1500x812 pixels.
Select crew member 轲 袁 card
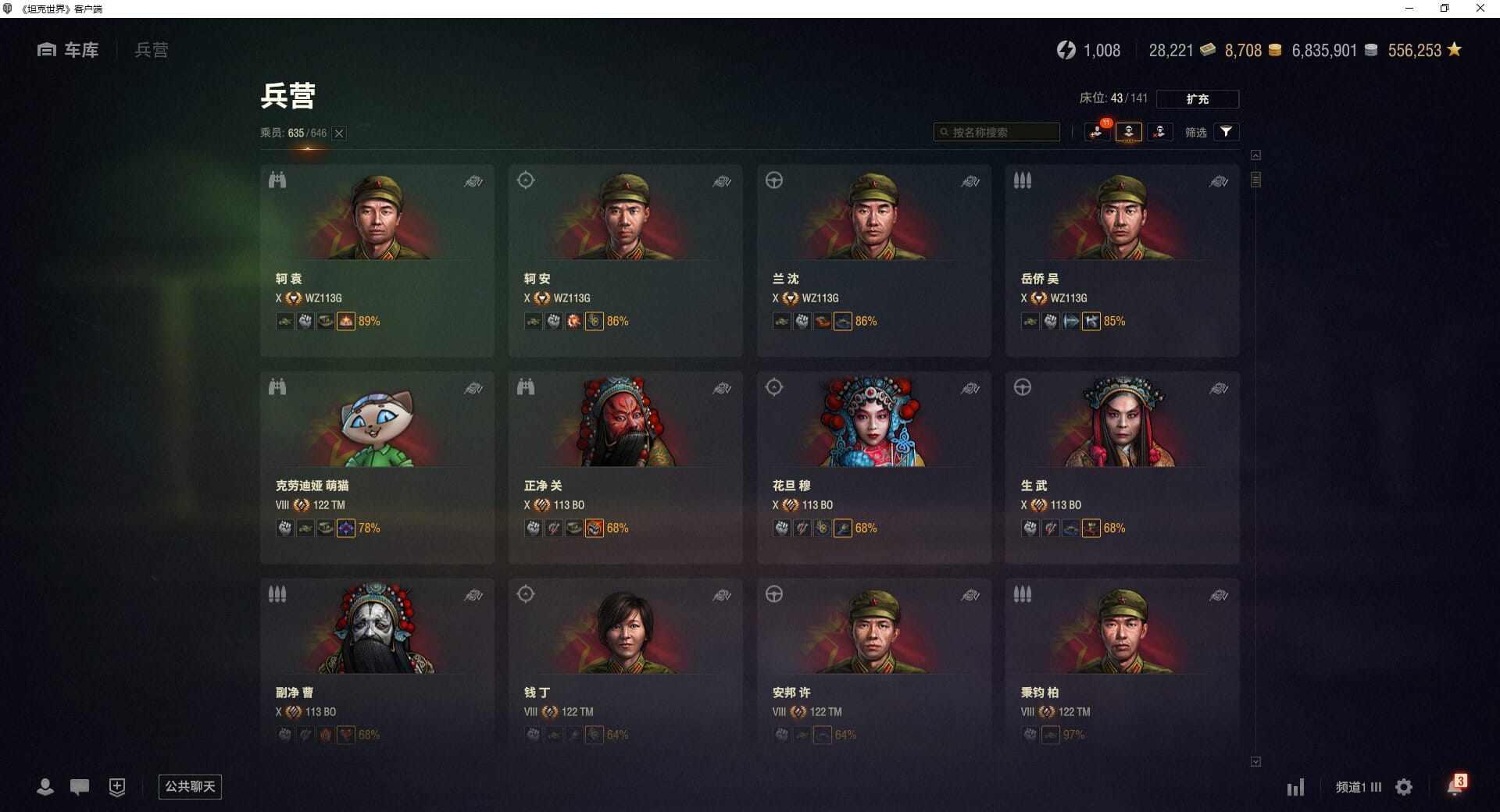(x=377, y=260)
